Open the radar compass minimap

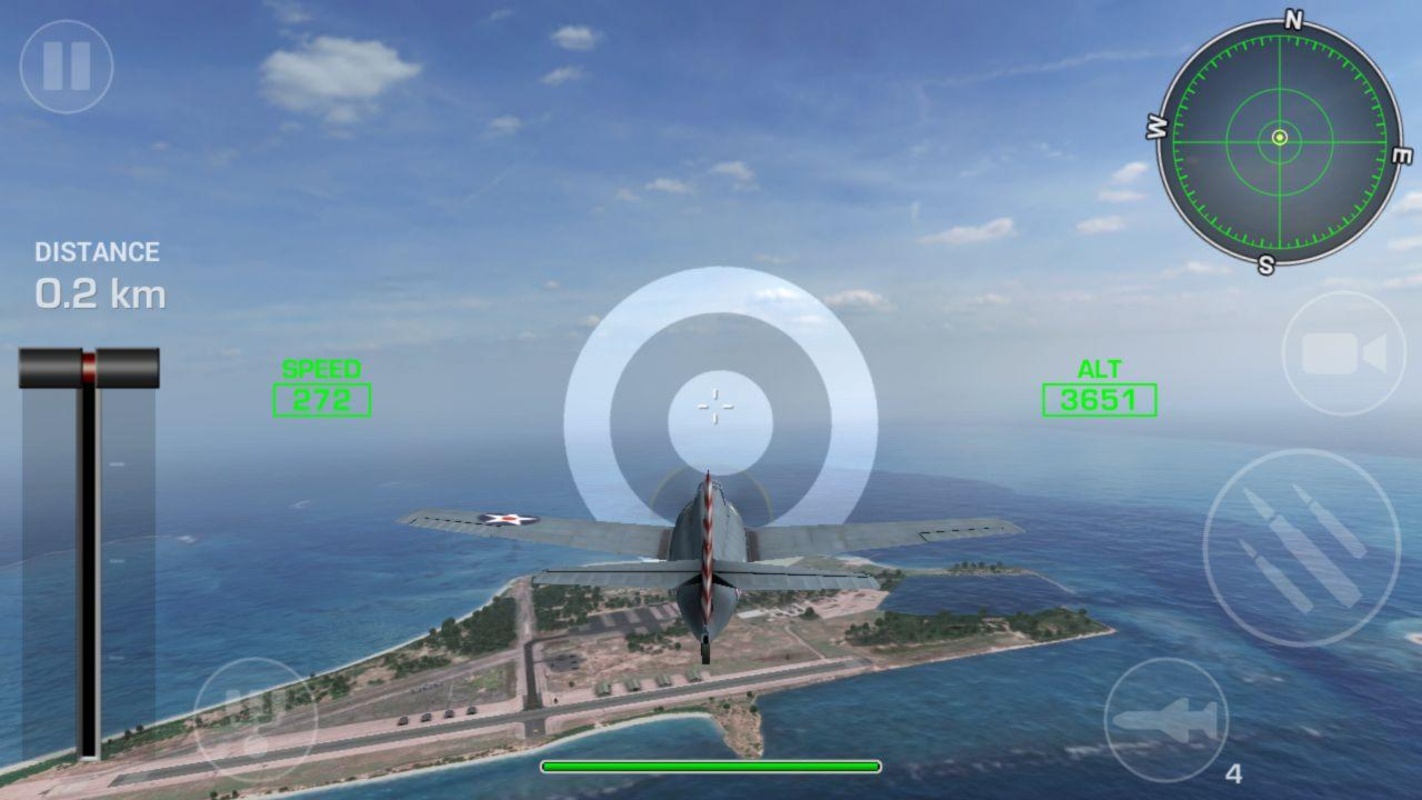[1279, 139]
